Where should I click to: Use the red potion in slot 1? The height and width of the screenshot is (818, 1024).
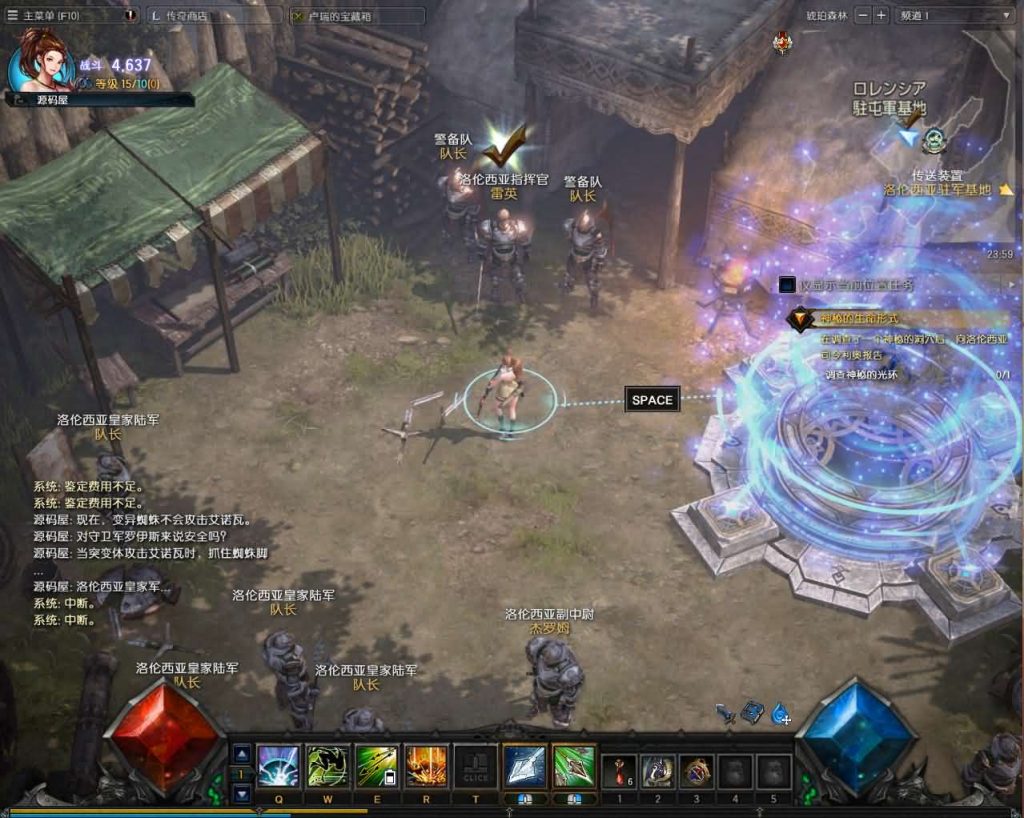[x=619, y=771]
